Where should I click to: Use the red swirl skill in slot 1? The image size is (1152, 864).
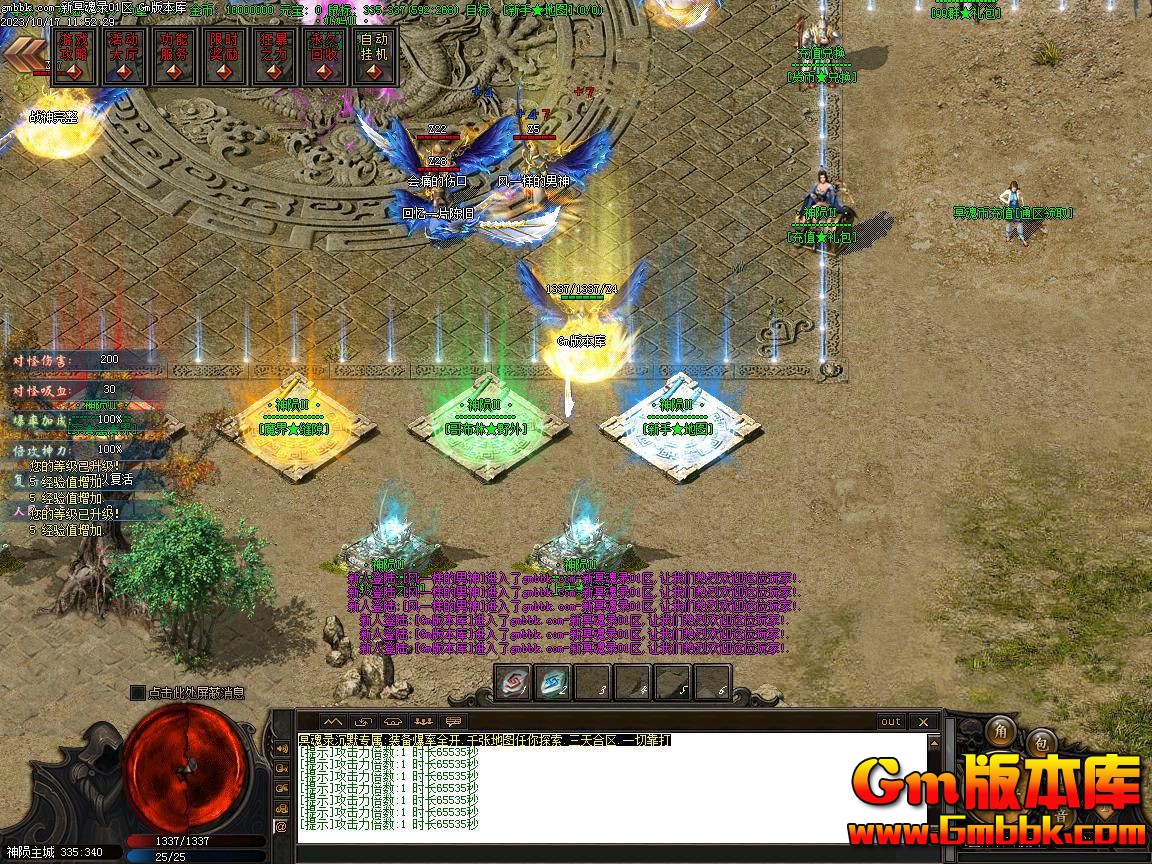tap(513, 683)
